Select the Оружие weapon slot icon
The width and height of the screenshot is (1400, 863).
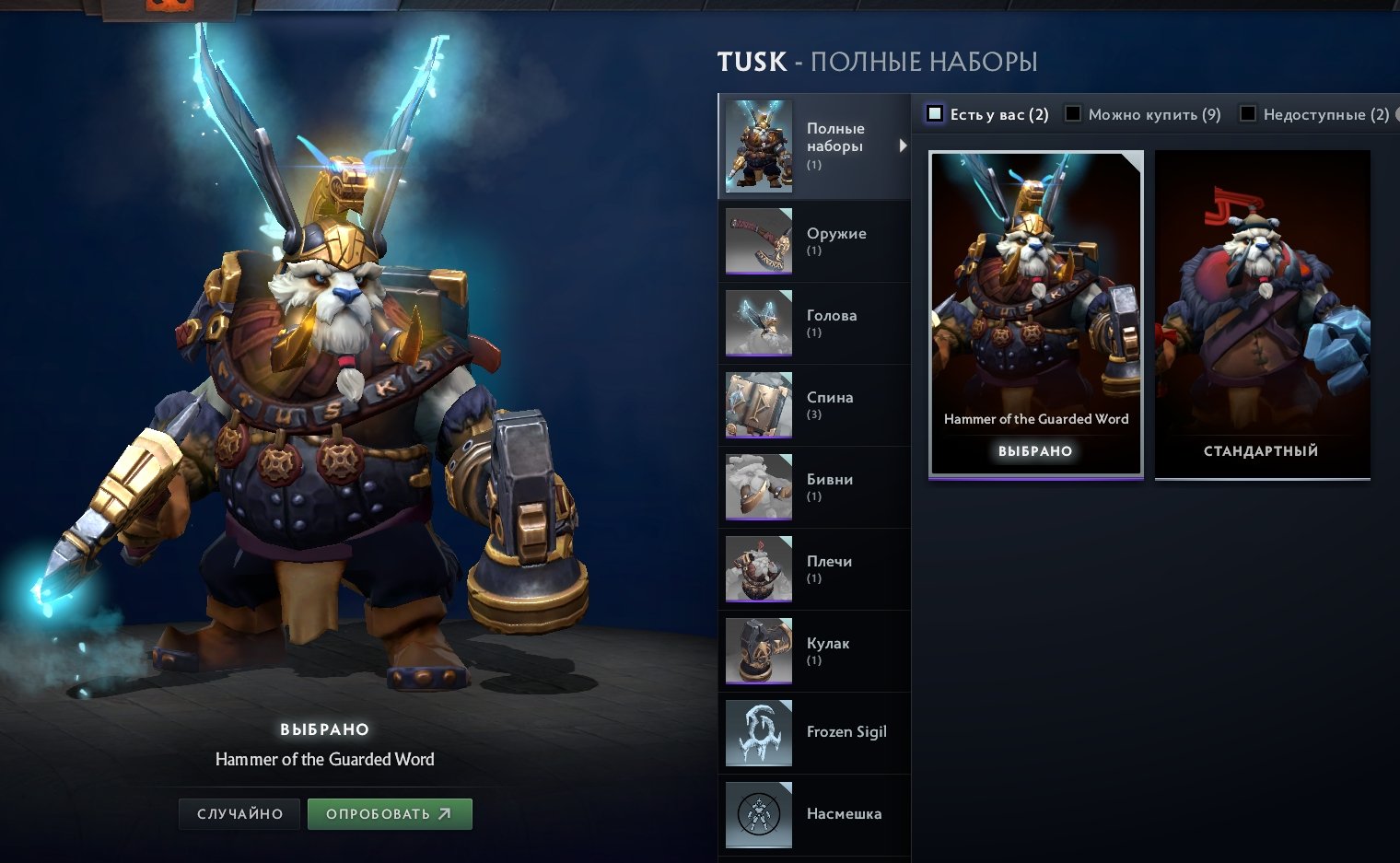click(x=759, y=241)
